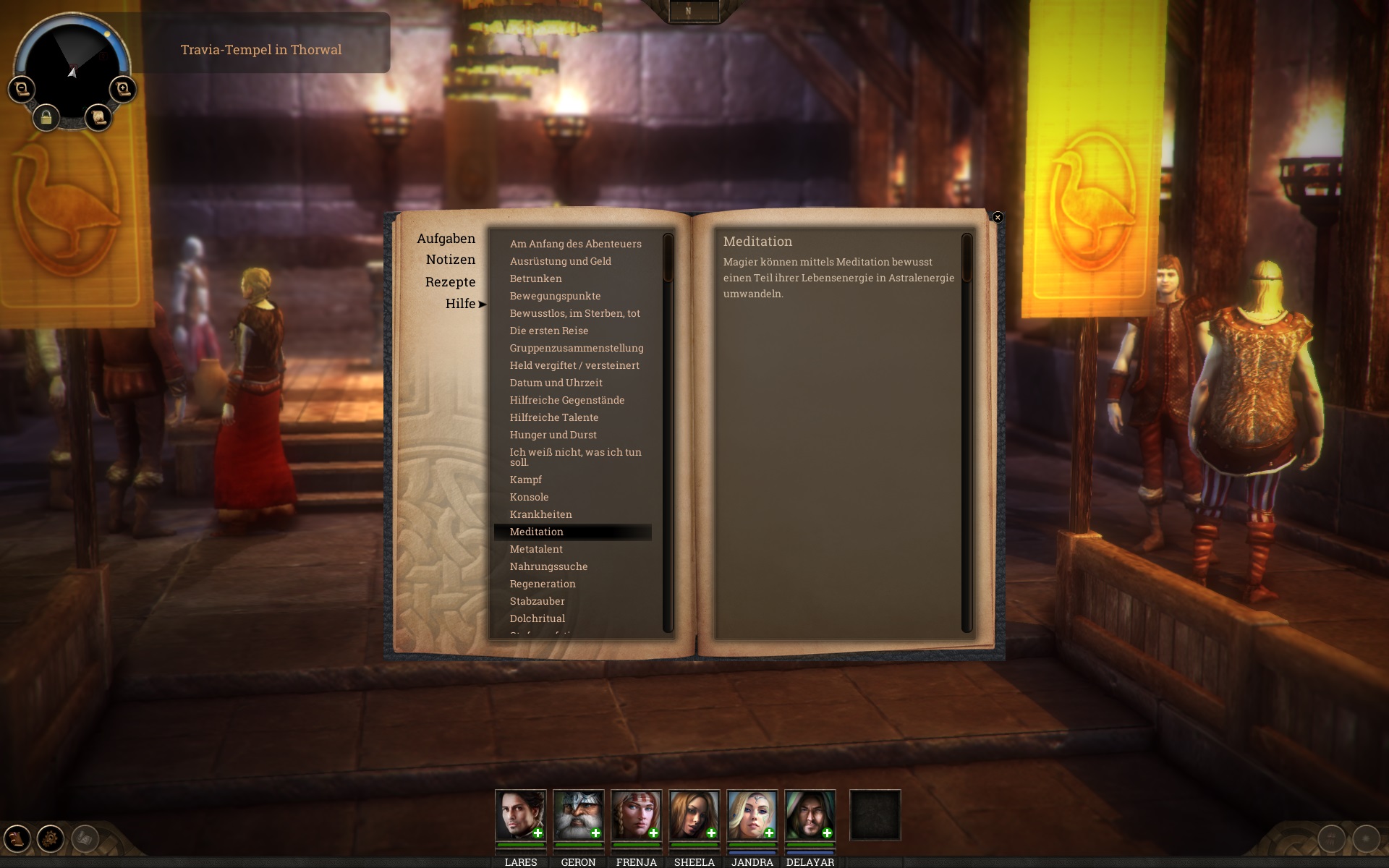Open settings with the gear icon
This screenshot has width=1389, height=868.
click(51, 839)
